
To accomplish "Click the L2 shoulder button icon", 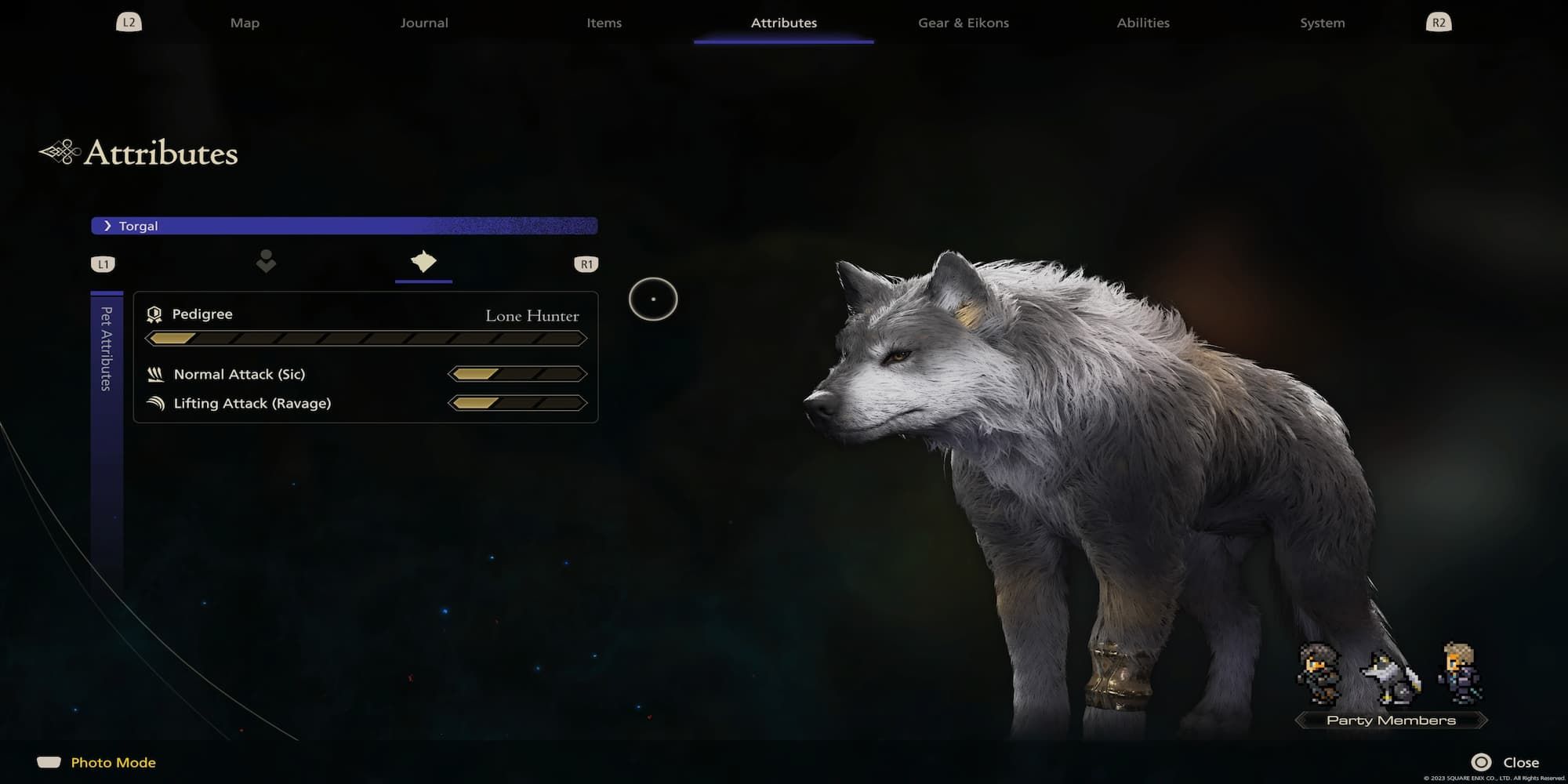I will click(129, 22).
